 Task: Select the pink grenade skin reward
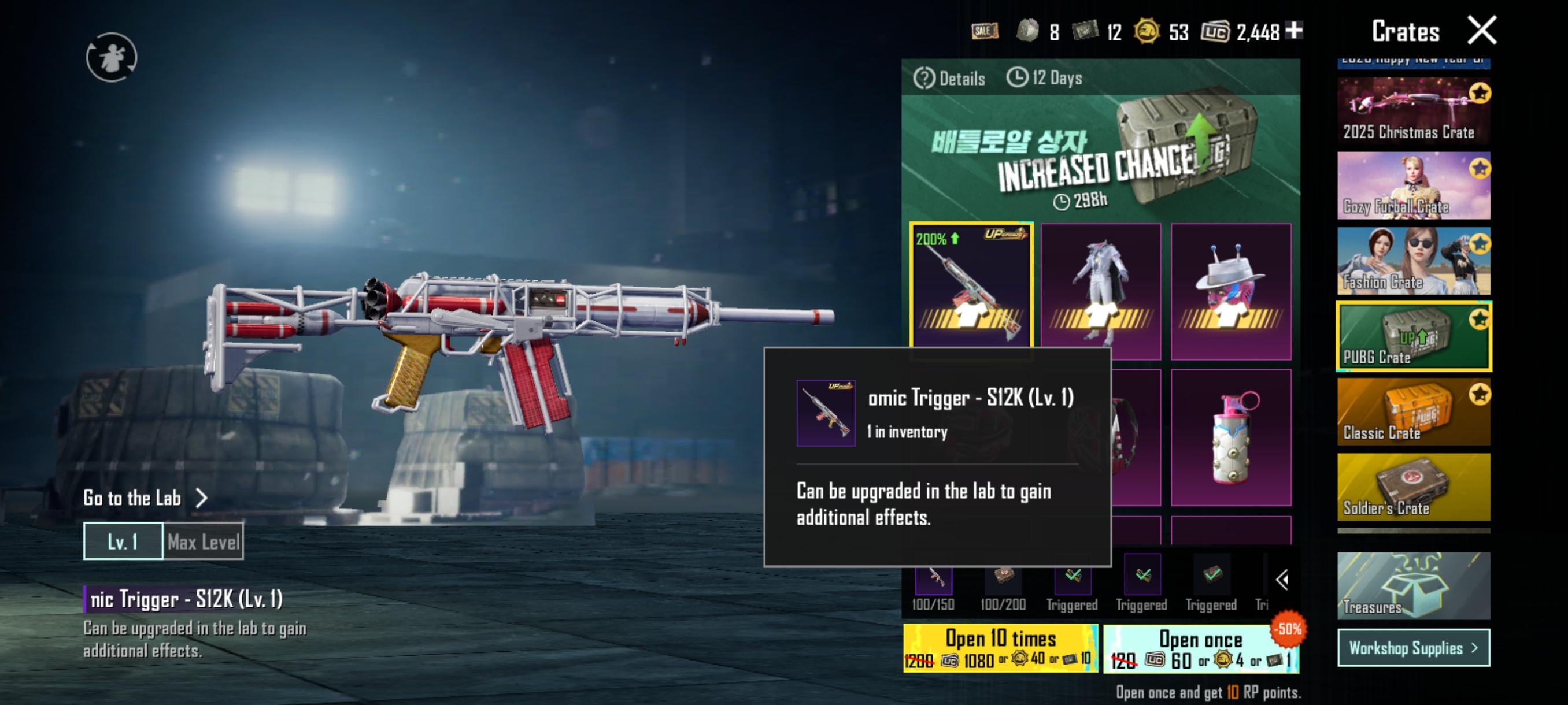click(x=1231, y=437)
